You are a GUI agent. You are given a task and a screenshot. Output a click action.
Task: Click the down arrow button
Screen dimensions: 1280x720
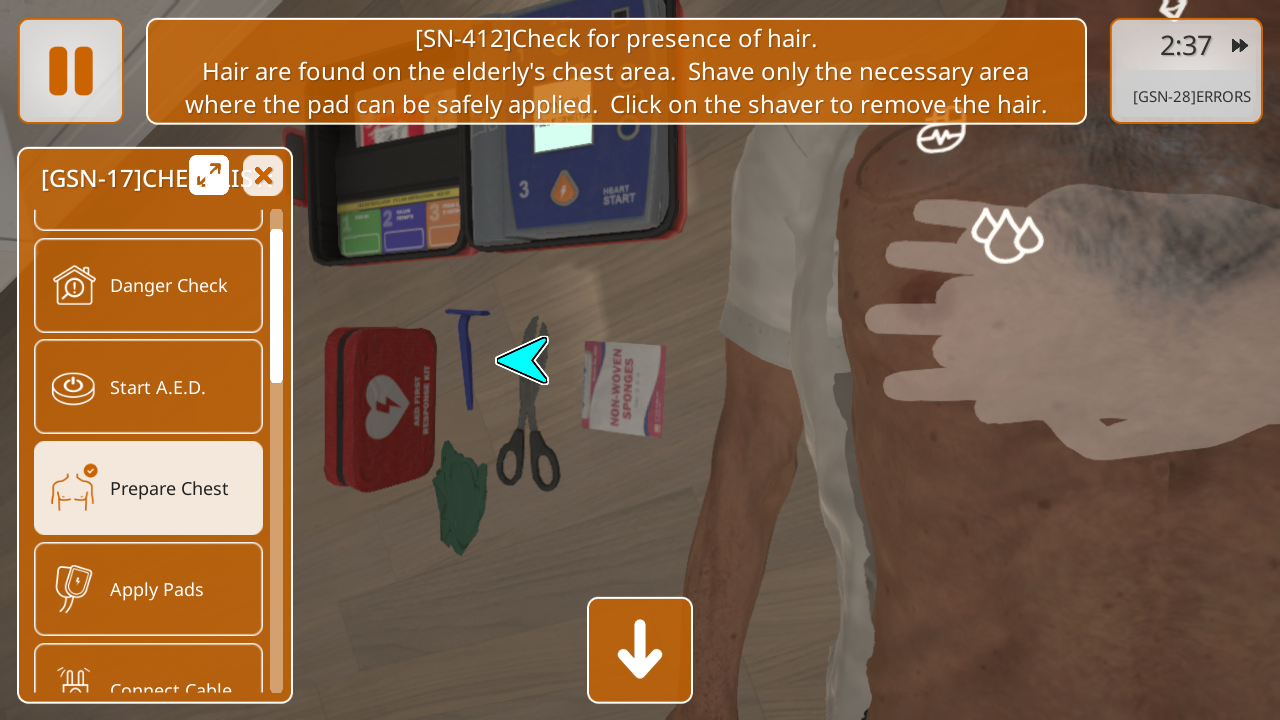click(x=640, y=650)
